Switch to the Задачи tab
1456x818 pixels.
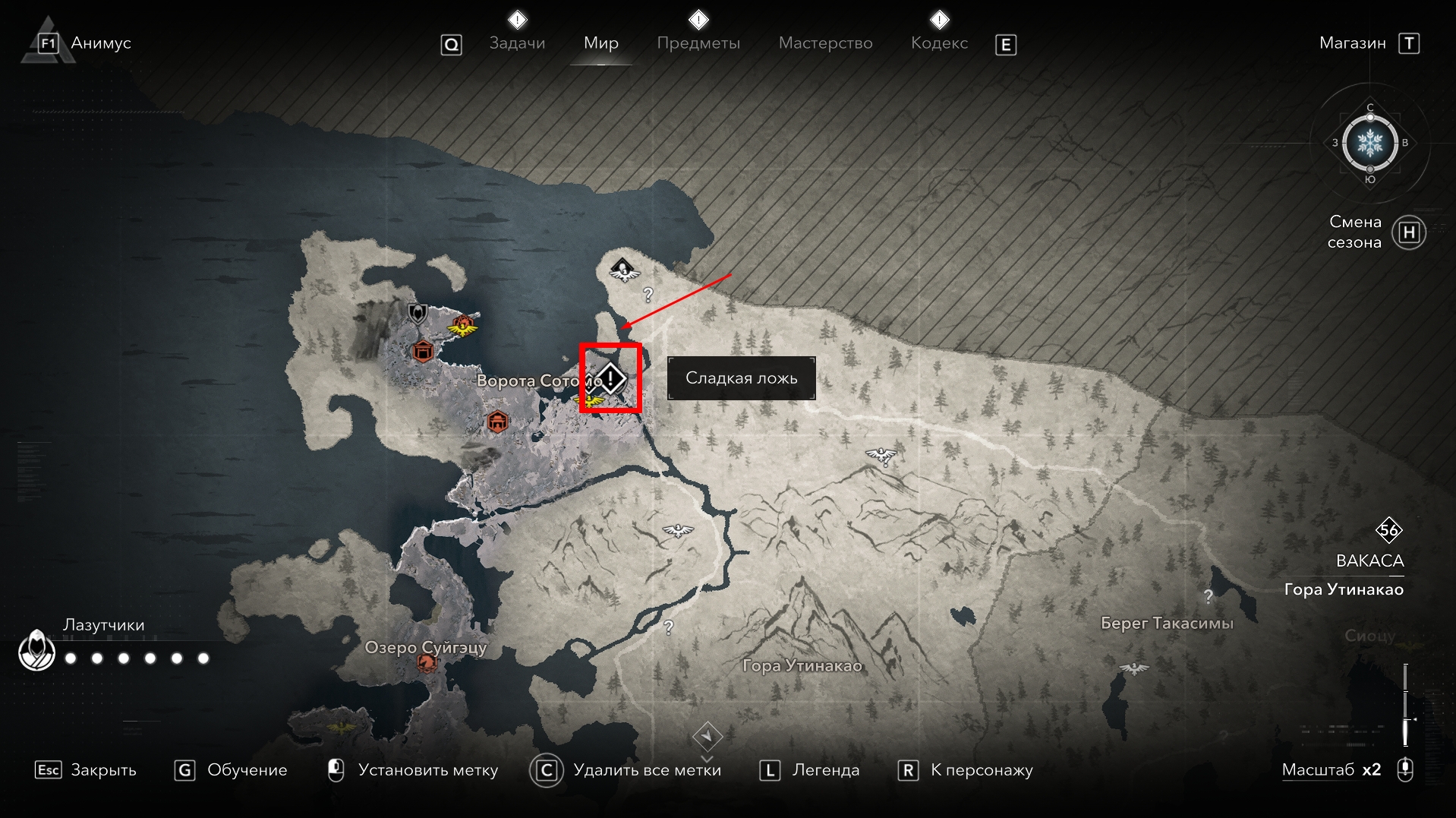(517, 43)
